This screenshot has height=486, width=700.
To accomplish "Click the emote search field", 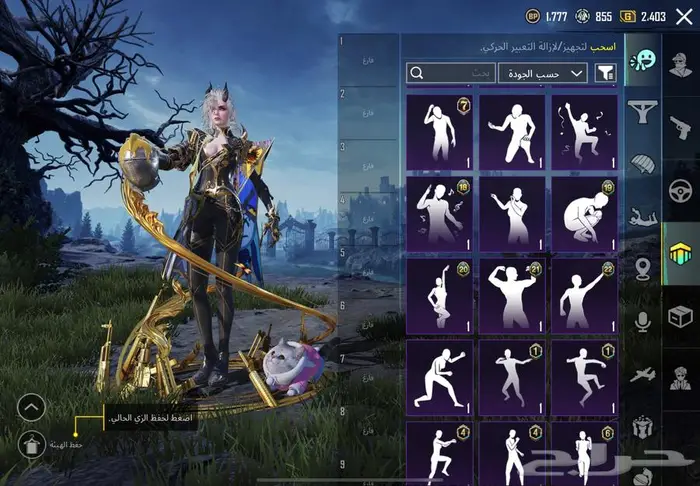I will (x=451, y=73).
